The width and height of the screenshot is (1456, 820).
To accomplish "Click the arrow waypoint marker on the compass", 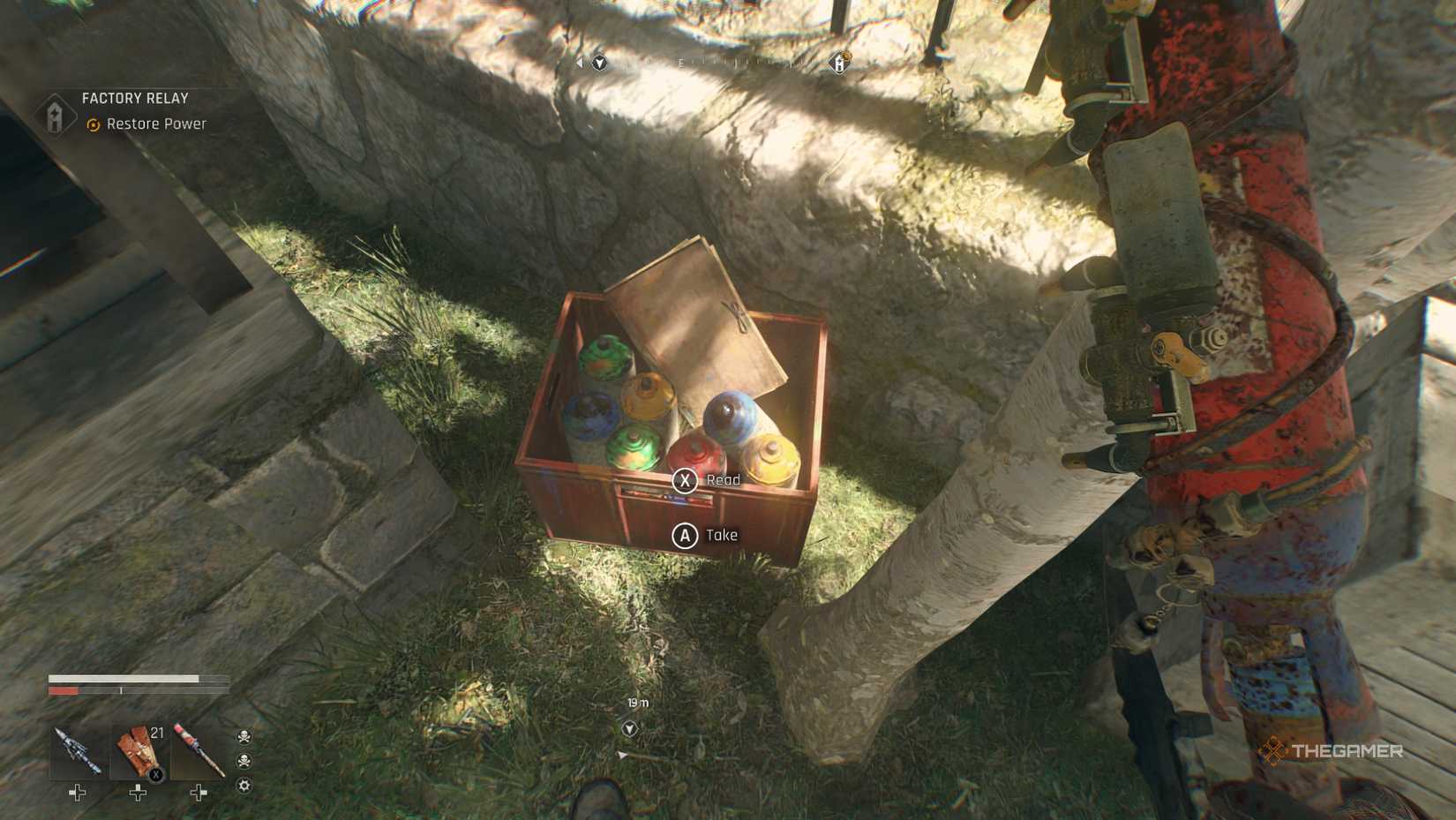I will (600, 63).
